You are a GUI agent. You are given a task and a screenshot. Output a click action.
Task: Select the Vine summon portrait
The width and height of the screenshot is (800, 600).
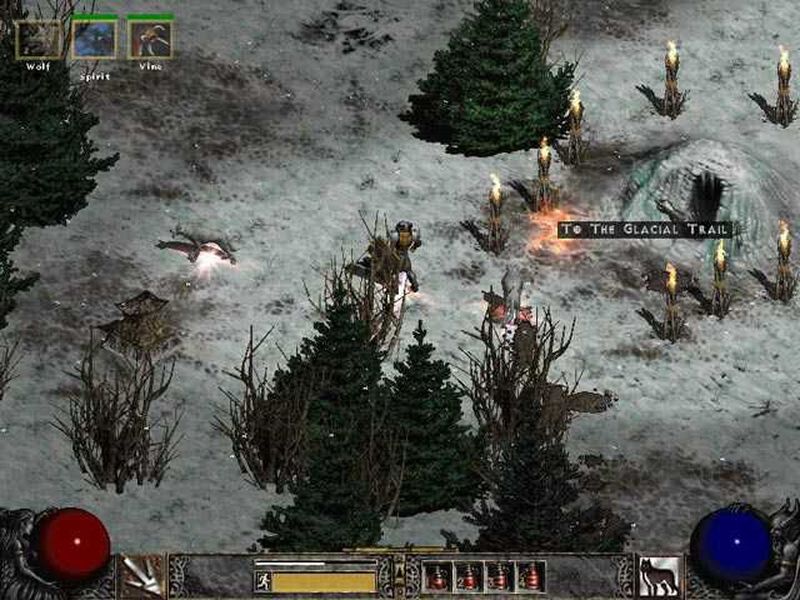(x=150, y=39)
